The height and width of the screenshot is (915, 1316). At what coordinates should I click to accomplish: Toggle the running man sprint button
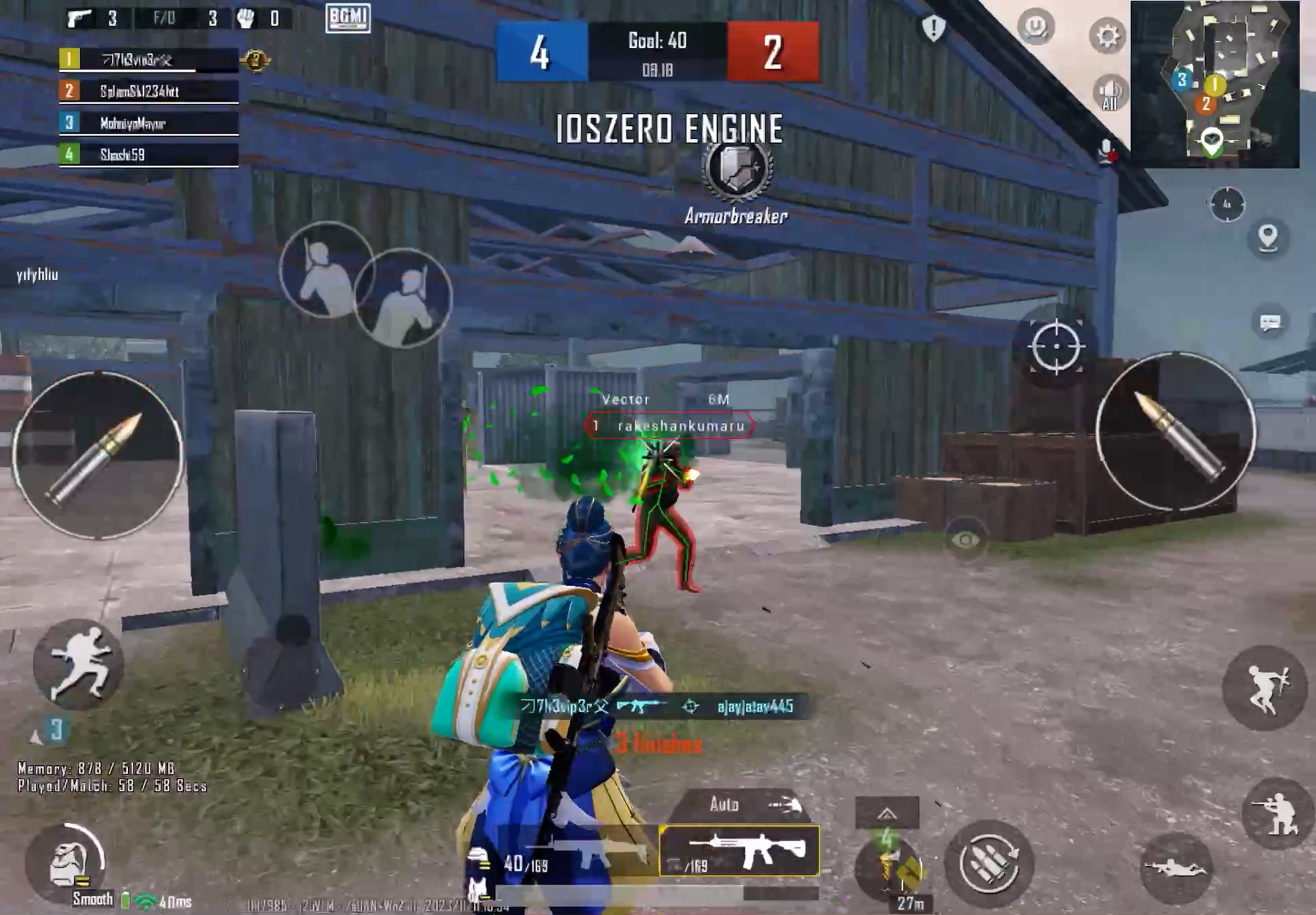pos(78,664)
